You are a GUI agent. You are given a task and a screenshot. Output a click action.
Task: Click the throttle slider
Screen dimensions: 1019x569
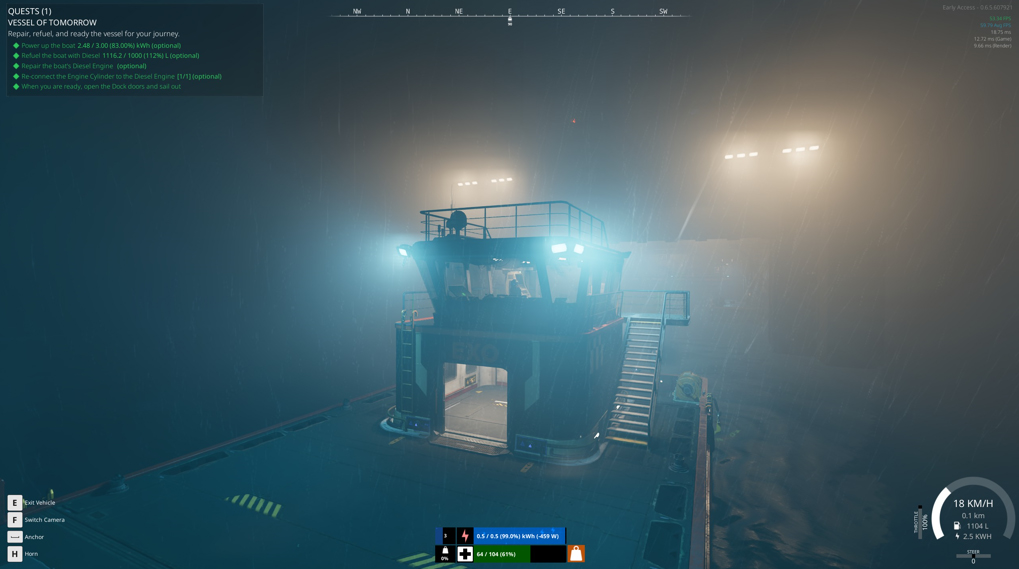(x=920, y=522)
